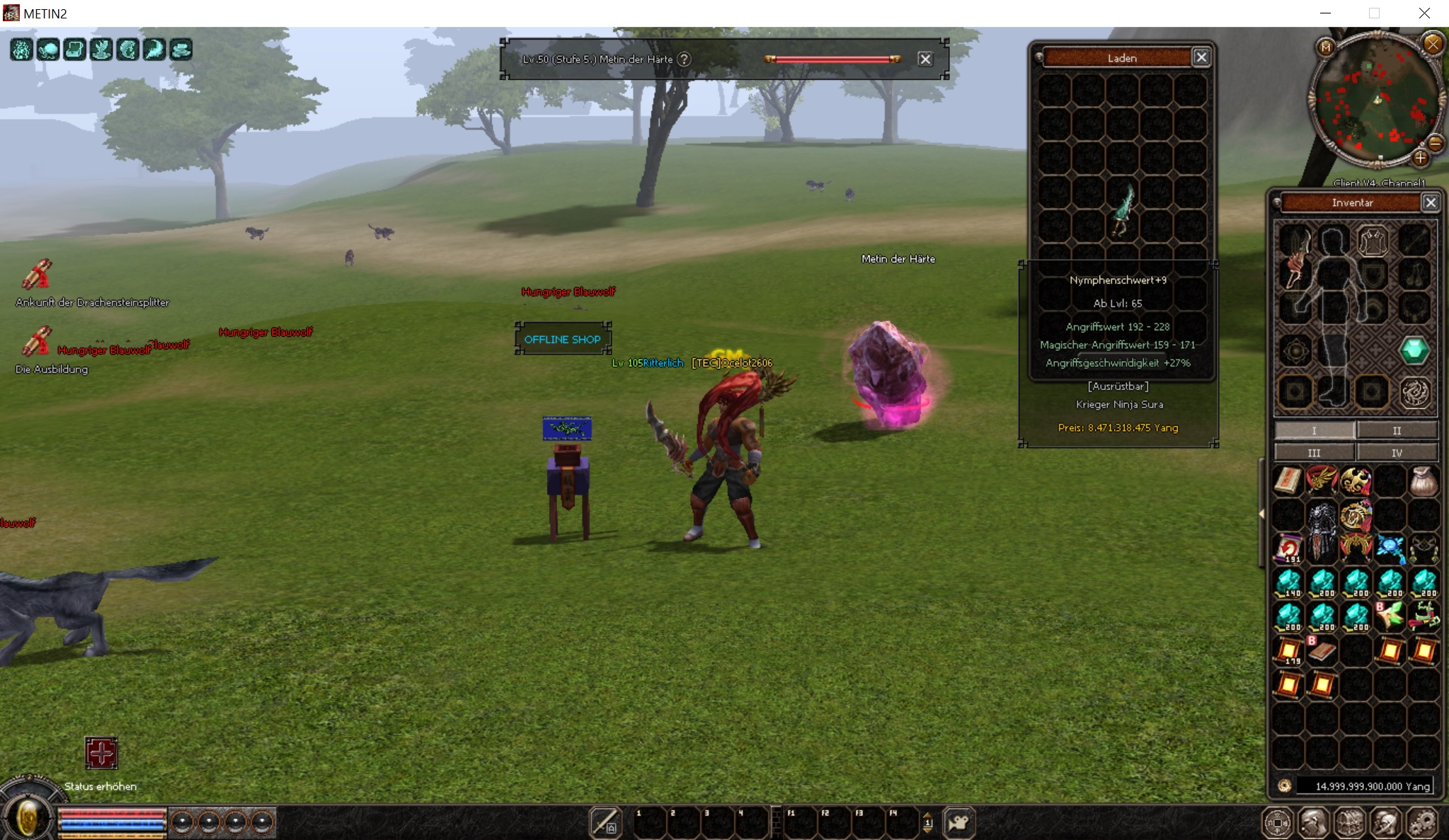Select the green gem in the equipment panel

click(x=1414, y=350)
